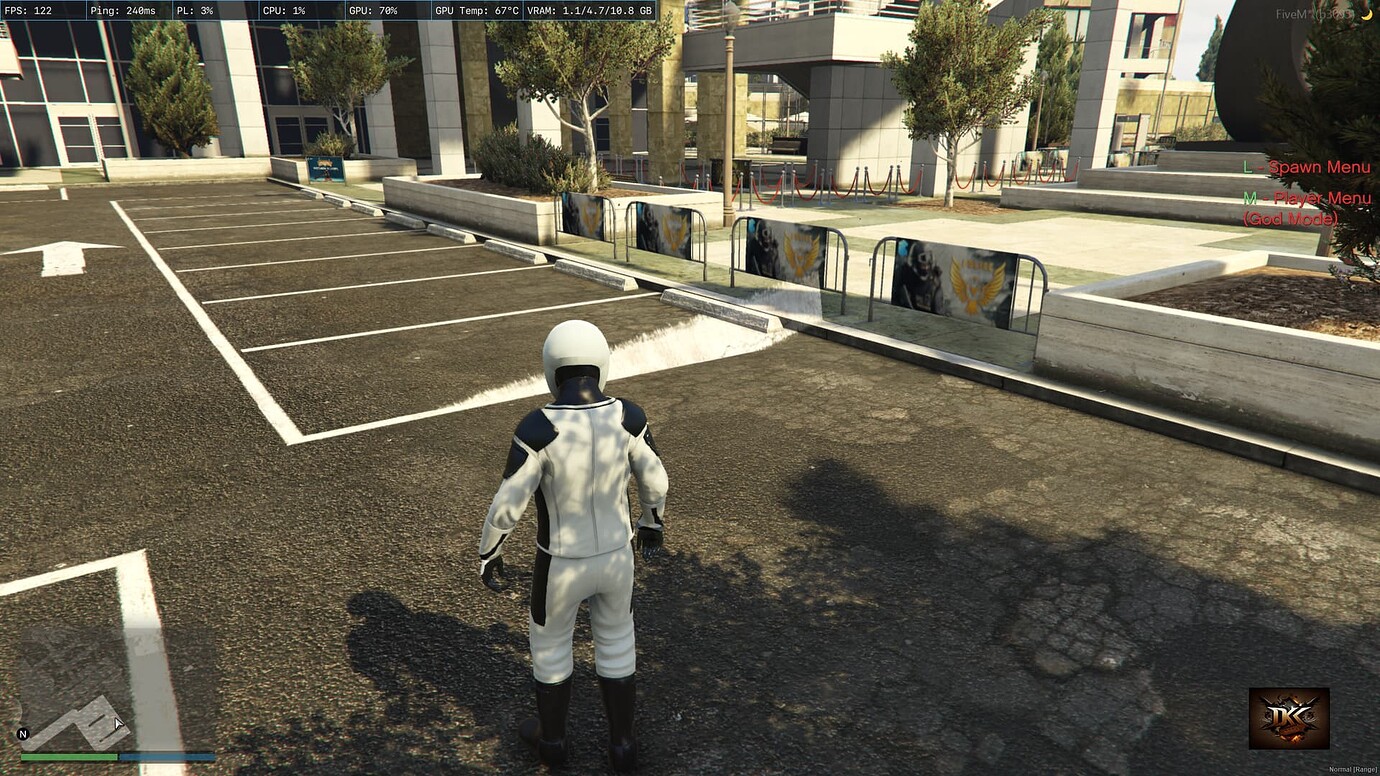Click the green Spawn Menu keybind letter L
This screenshot has width=1380, height=776.
coord(1248,167)
